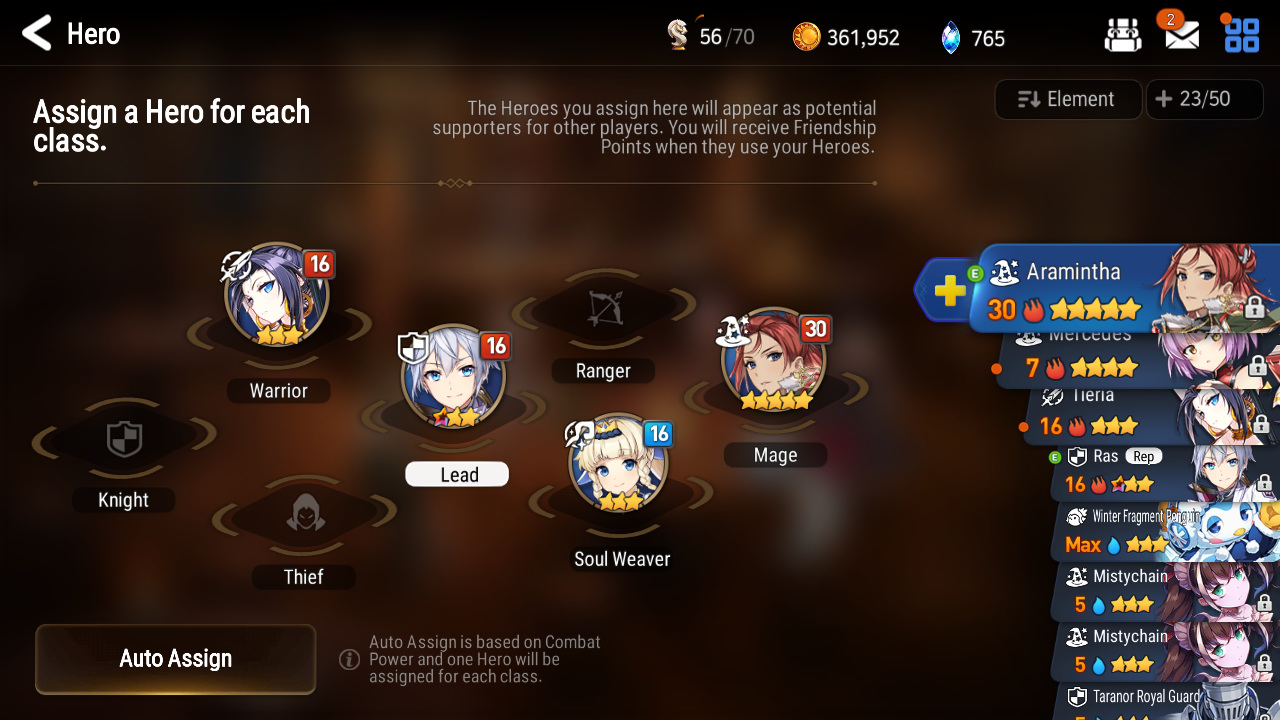This screenshot has width=1280, height=720.
Task: Click the Auto Assign button
Action: click(176, 658)
